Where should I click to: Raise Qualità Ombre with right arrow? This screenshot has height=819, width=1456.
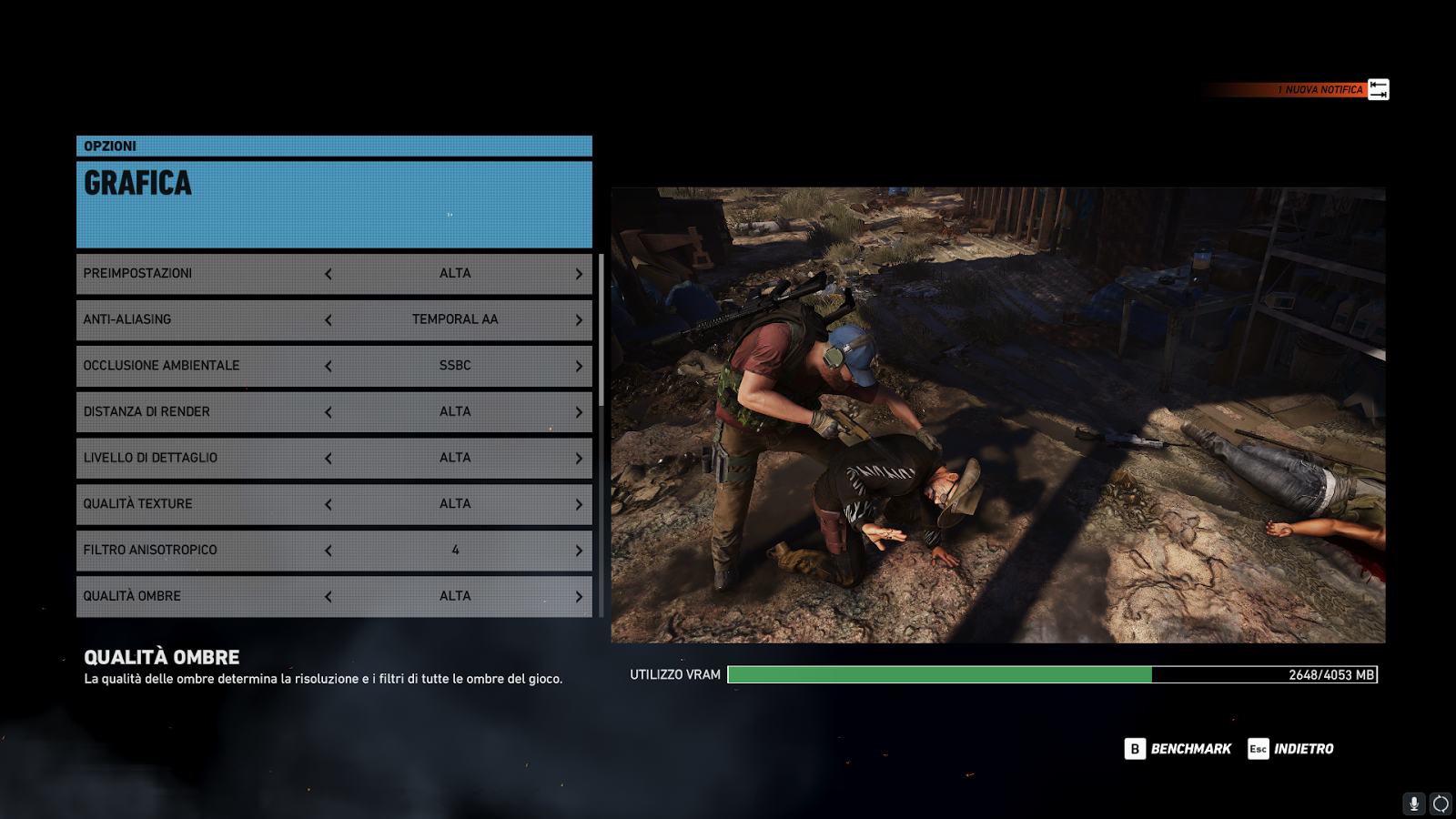pos(579,597)
